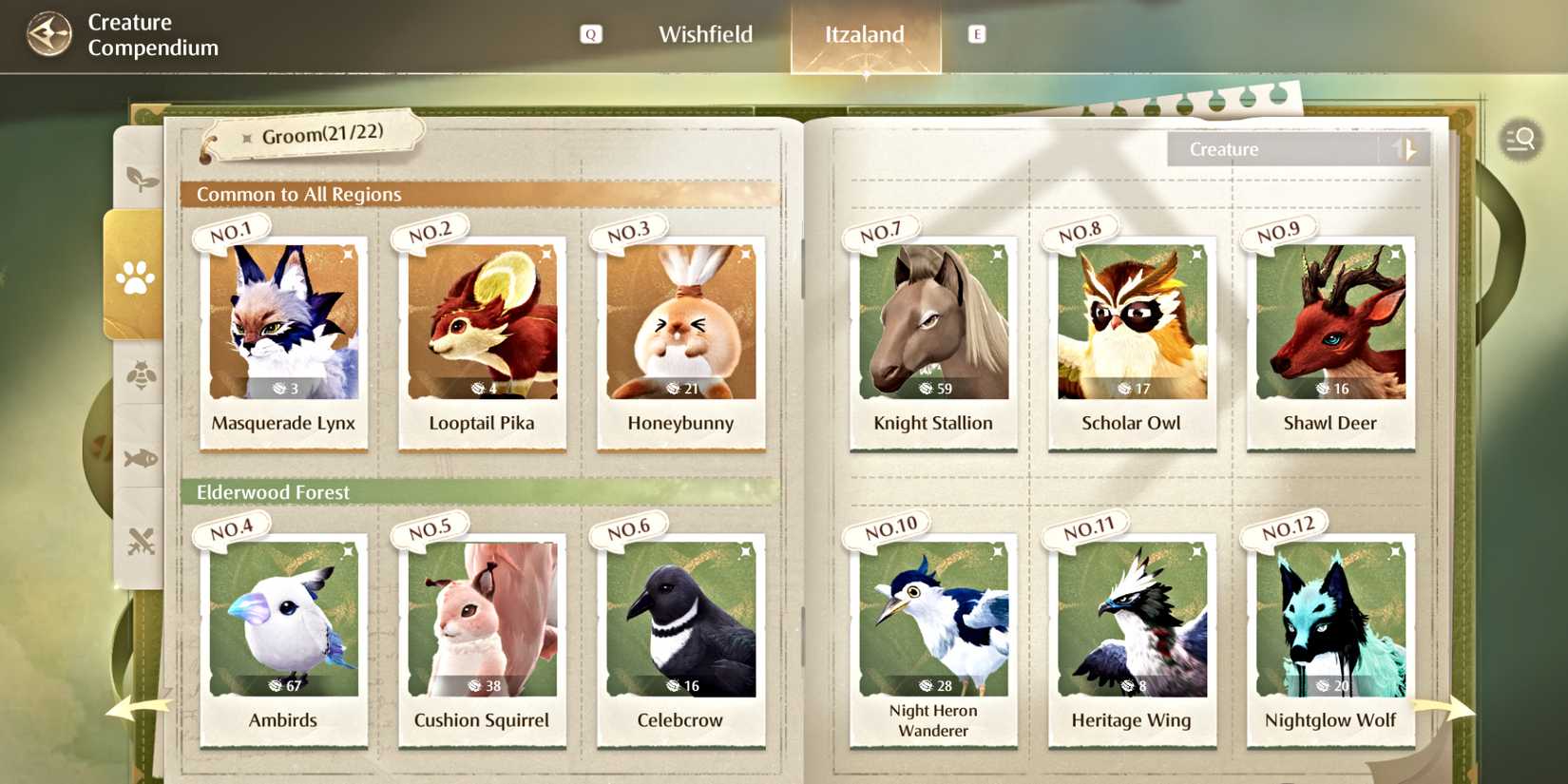Open the Creature sort order dropdown
Viewport: 1568px width, 784px height.
pyautogui.click(x=1273, y=148)
